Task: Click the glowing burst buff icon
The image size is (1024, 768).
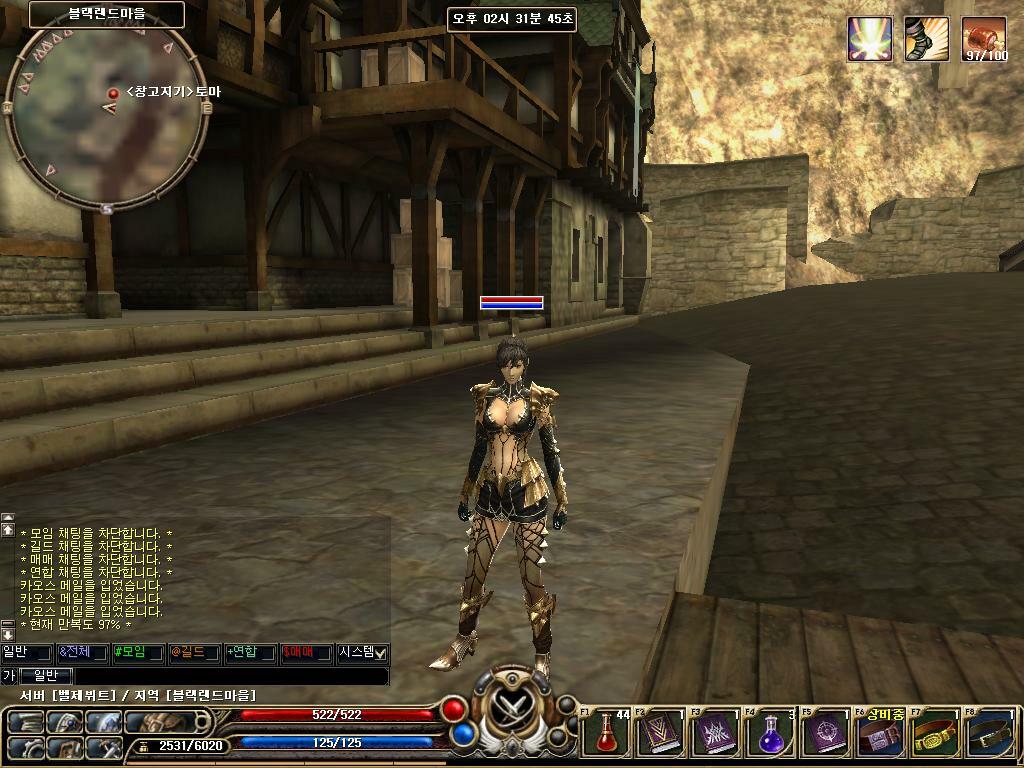Action: click(869, 39)
